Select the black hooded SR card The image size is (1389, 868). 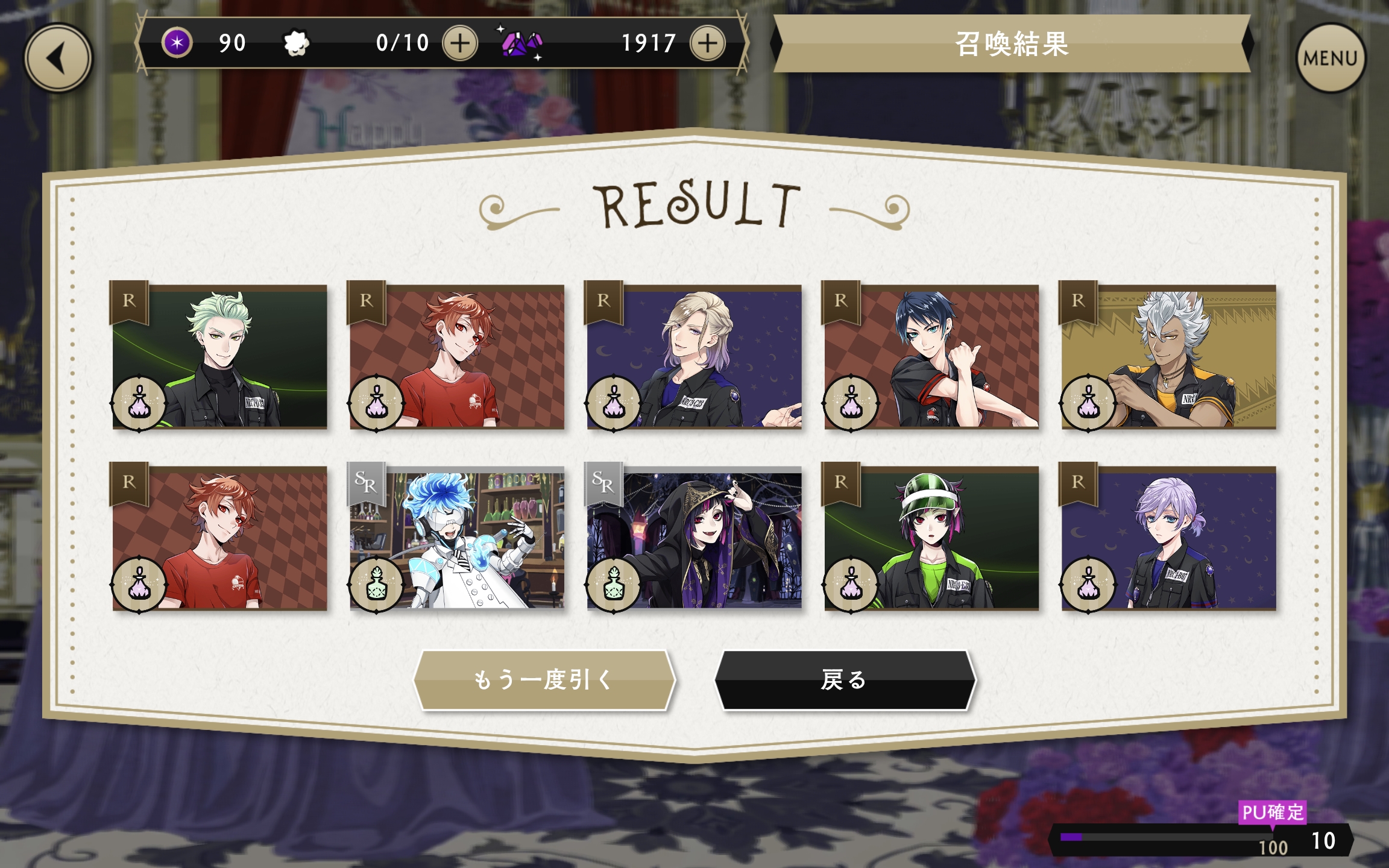point(694,538)
